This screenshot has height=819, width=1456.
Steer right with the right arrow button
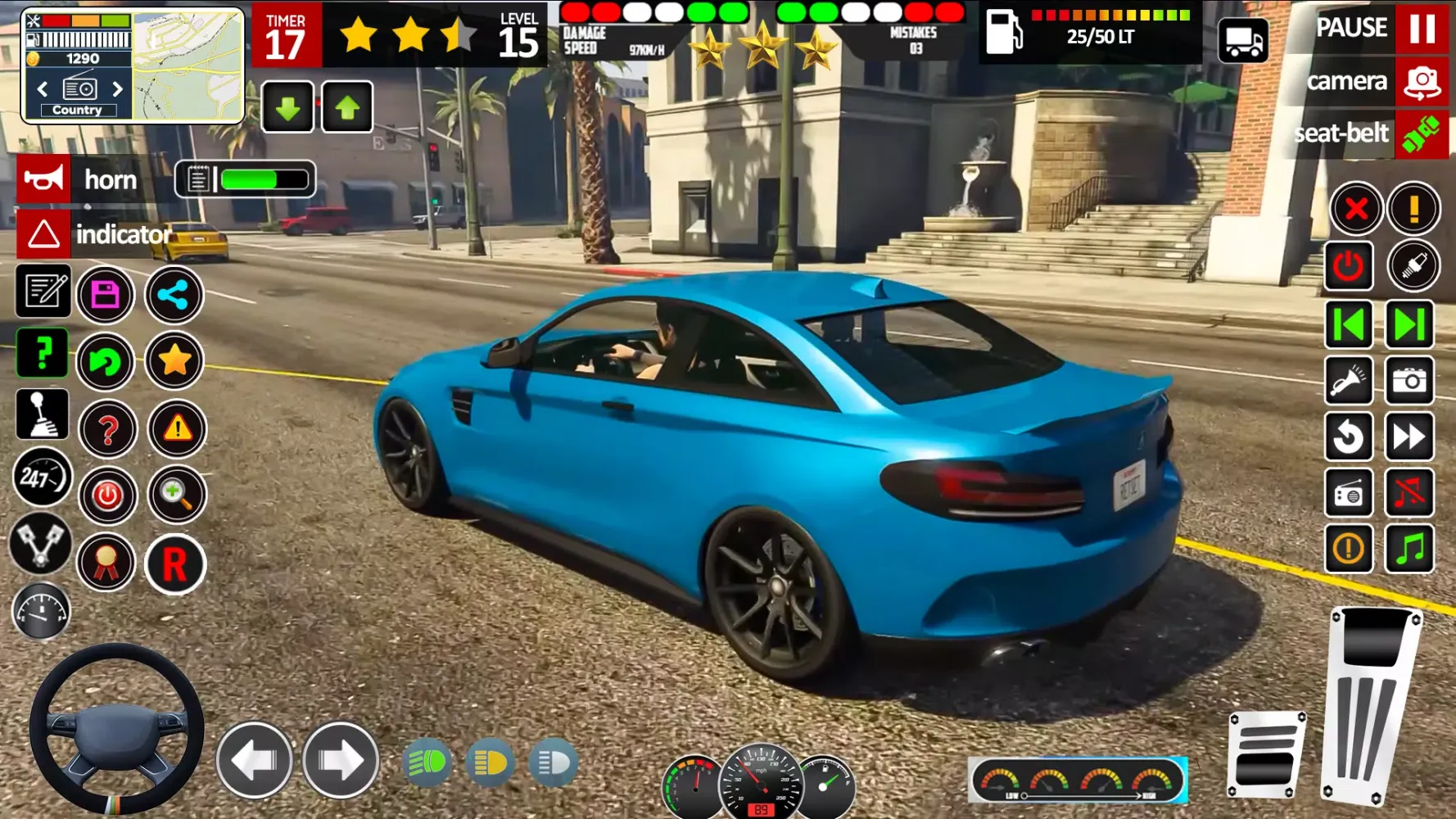341,761
